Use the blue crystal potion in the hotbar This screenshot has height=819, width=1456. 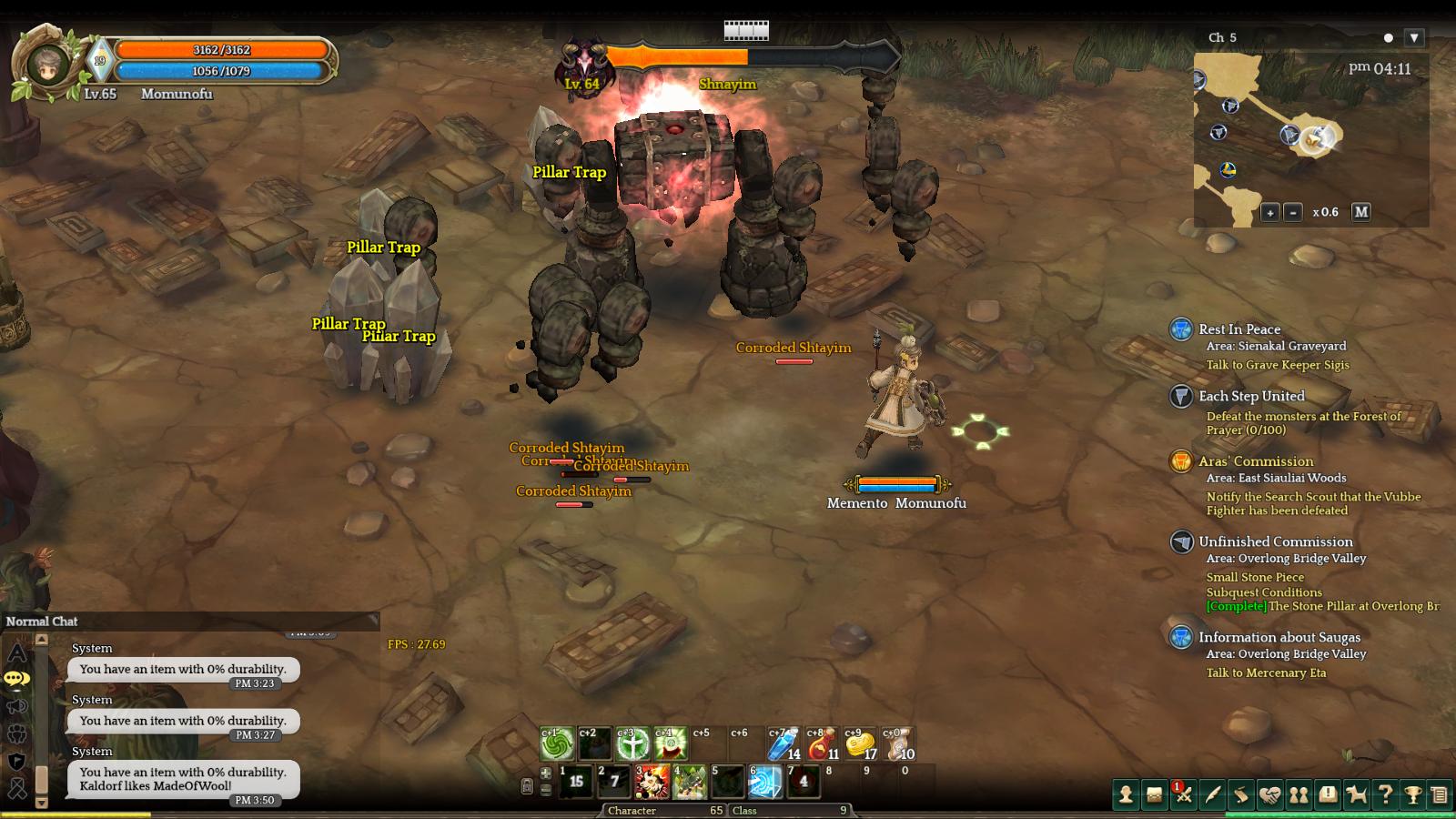click(x=784, y=744)
